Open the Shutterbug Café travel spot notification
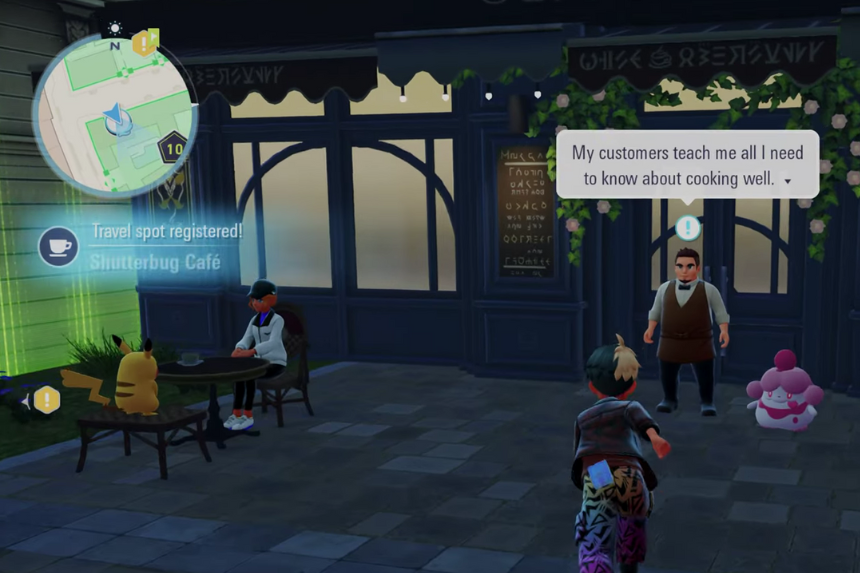Screen dimensions: 860x573 tap(155, 248)
